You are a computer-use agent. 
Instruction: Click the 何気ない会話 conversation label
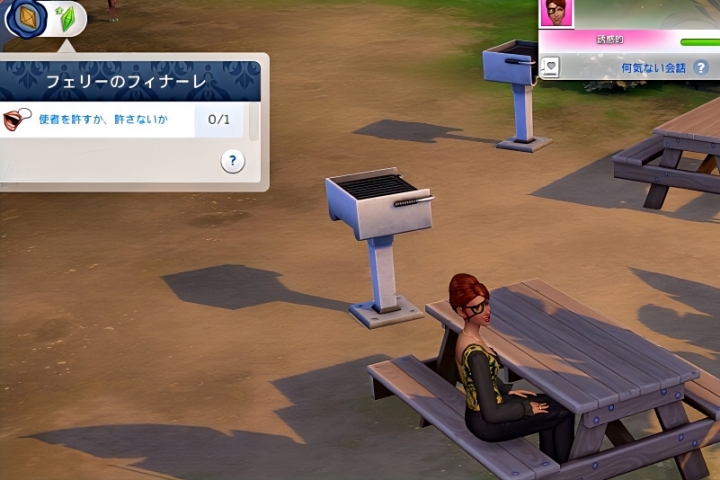653,68
